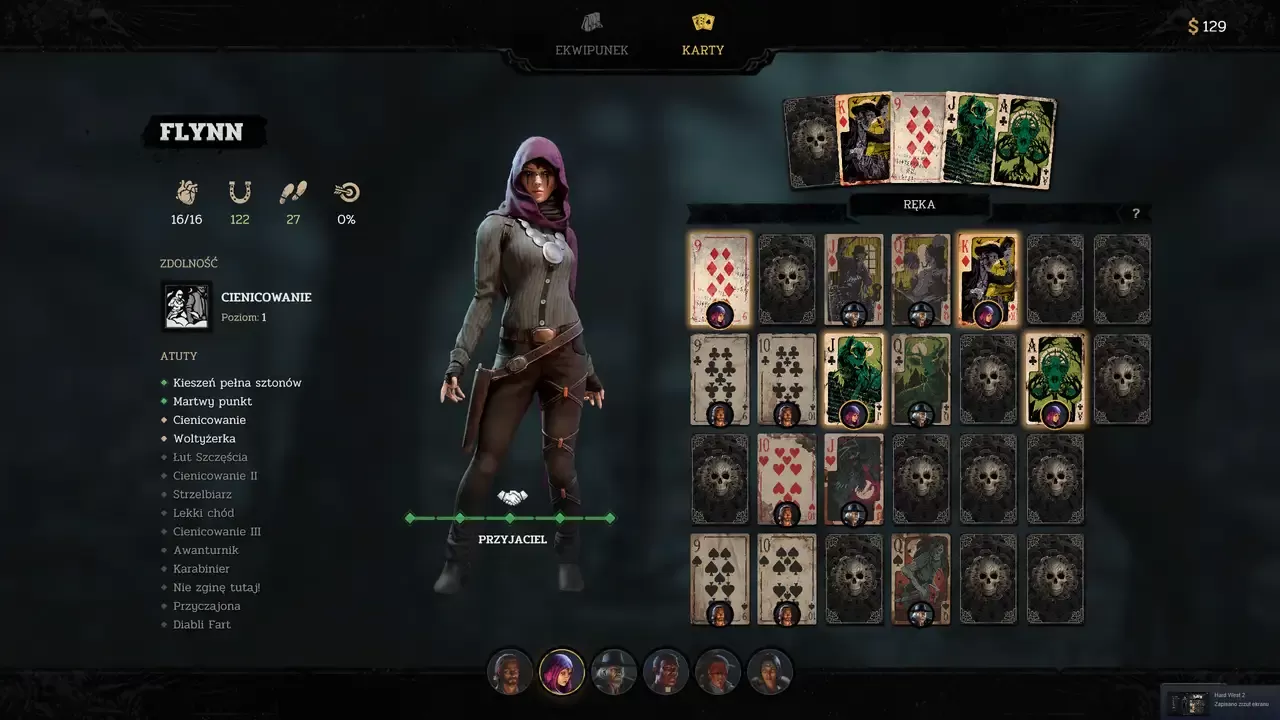Choose the priest-collar character portrait
This screenshot has height=720, width=1280.
[x=666, y=672]
